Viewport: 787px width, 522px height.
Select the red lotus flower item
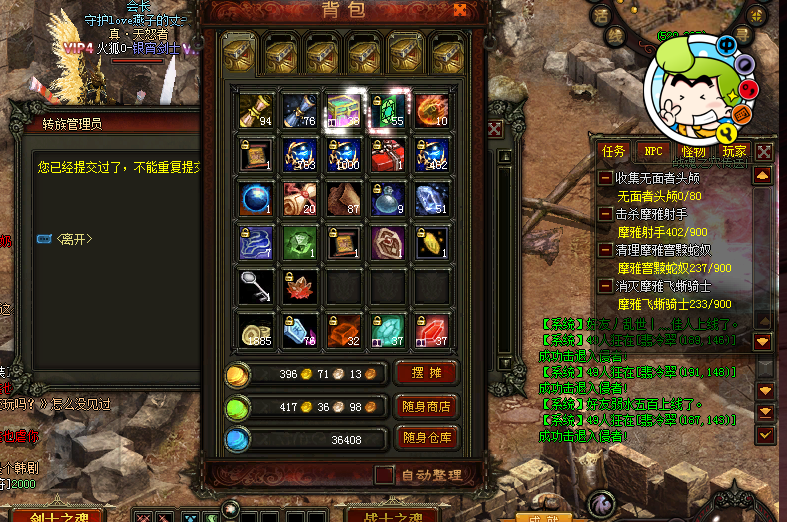pos(299,286)
